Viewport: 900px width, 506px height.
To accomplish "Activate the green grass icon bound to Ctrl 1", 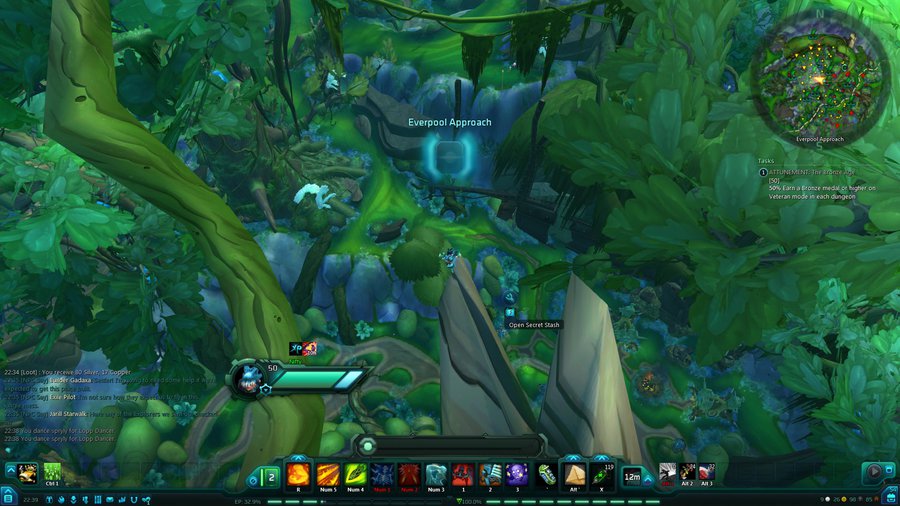I will [53, 471].
